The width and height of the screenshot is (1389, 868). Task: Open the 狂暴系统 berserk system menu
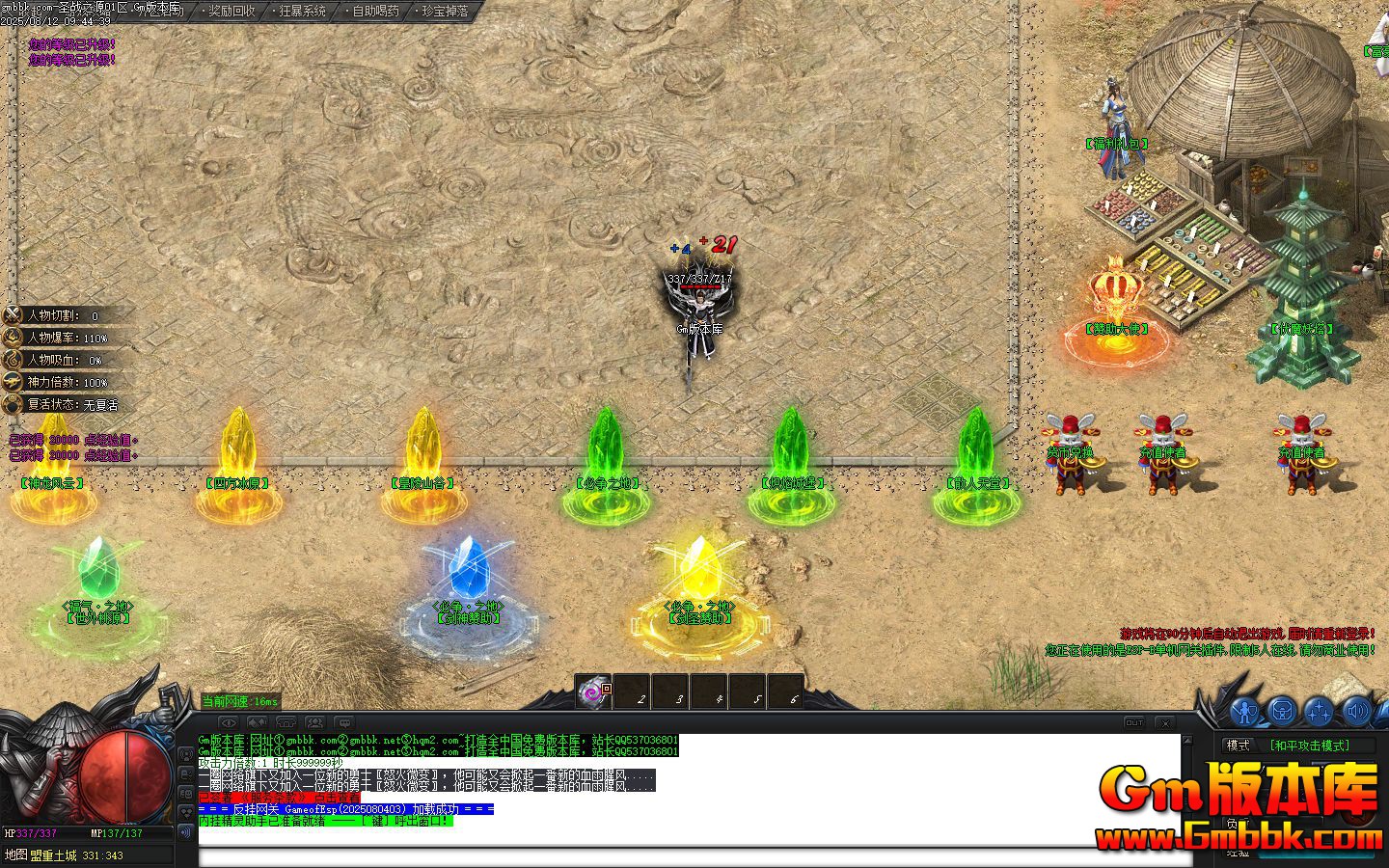pos(302,12)
